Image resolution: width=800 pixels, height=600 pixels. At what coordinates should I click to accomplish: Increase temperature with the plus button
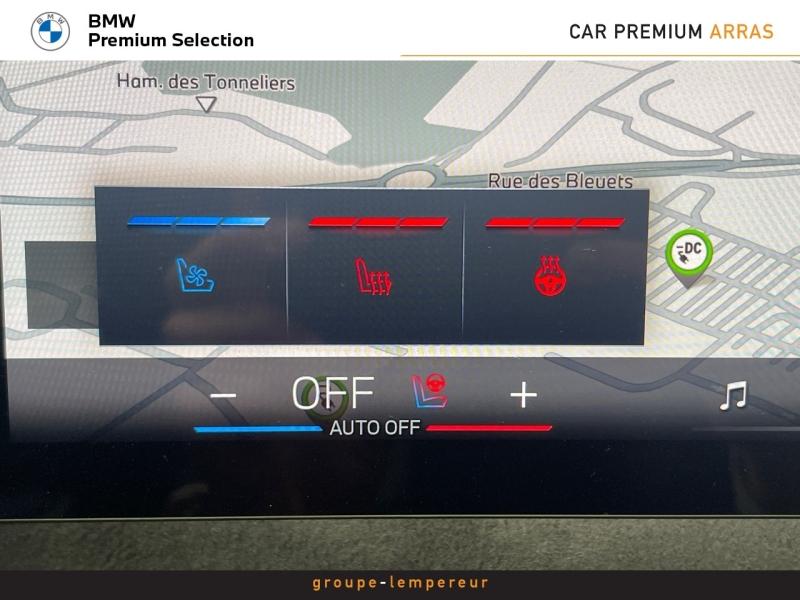point(523,395)
